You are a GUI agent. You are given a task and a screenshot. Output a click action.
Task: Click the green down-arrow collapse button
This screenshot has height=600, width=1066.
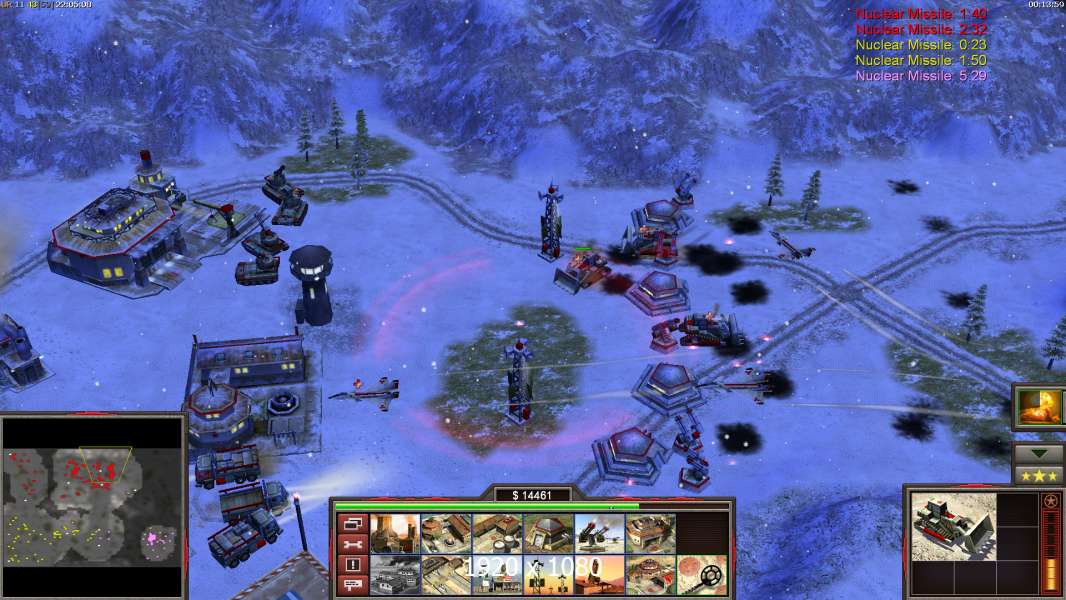point(1039,453)
